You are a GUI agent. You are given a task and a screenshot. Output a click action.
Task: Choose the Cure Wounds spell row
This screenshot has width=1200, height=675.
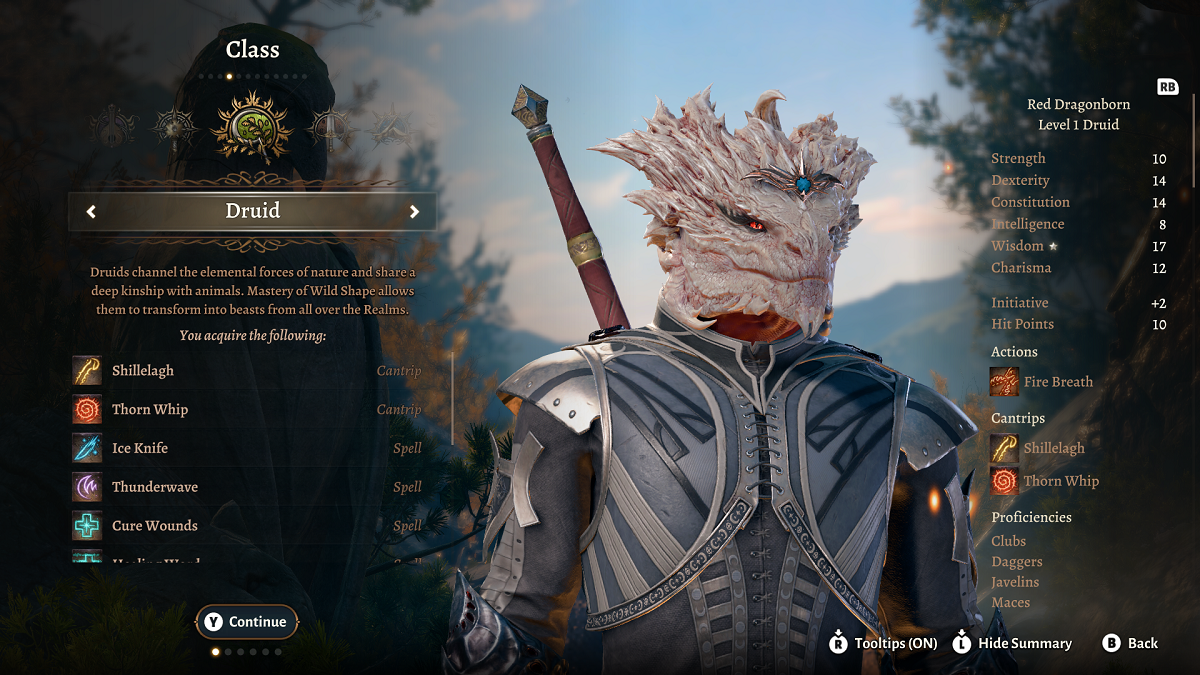point(155,526)
